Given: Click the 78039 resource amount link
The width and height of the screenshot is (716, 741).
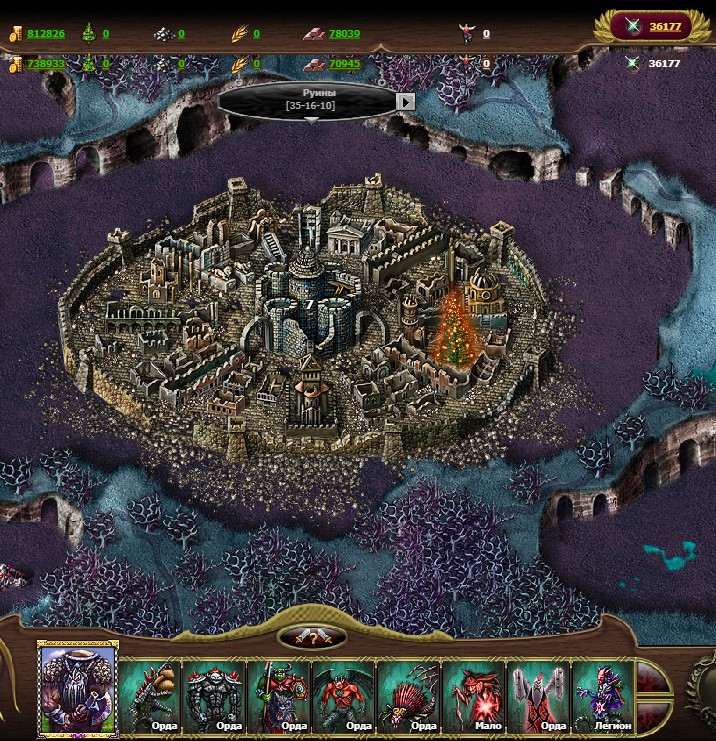Looking at the screenshot, I should click(344, 34).
